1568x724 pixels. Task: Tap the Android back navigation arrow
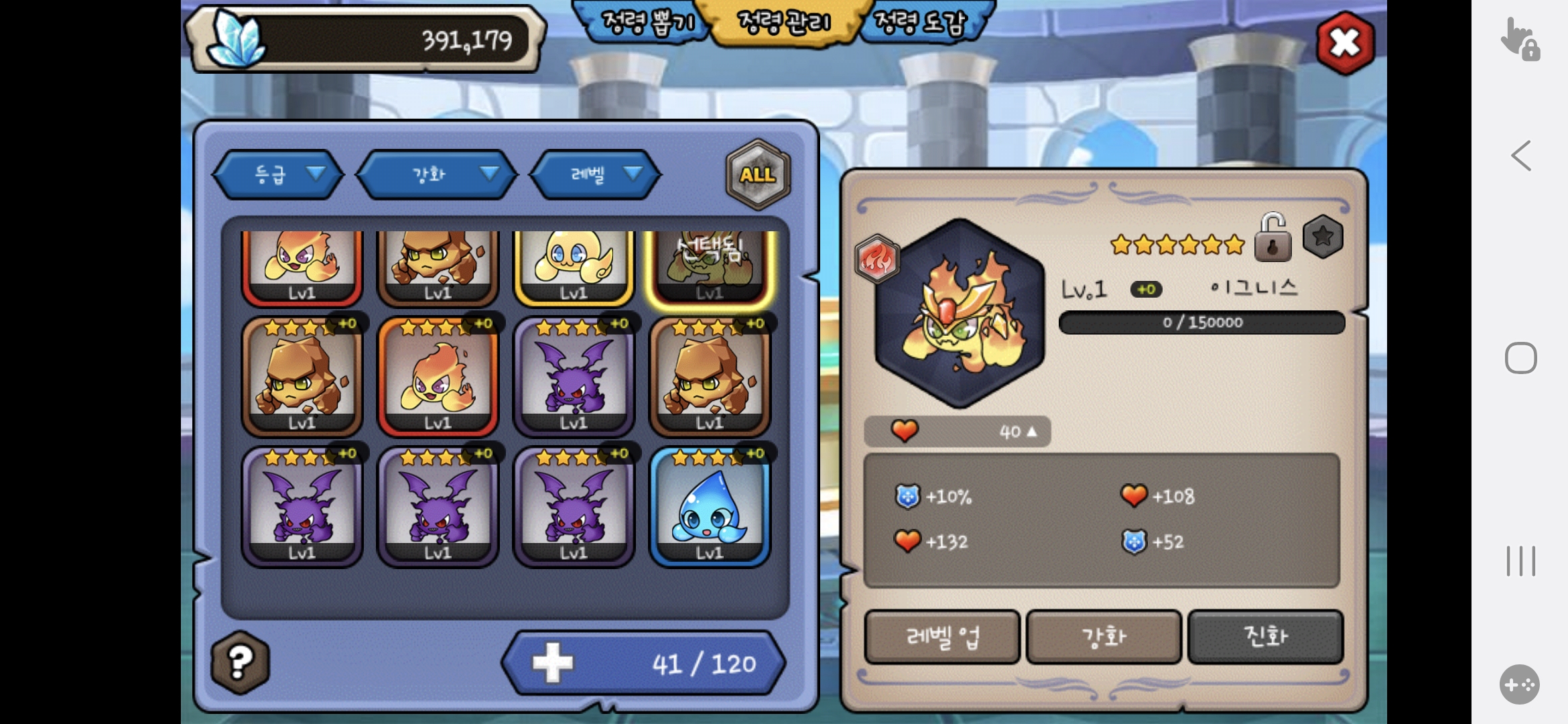click(x=1520, y=156)
